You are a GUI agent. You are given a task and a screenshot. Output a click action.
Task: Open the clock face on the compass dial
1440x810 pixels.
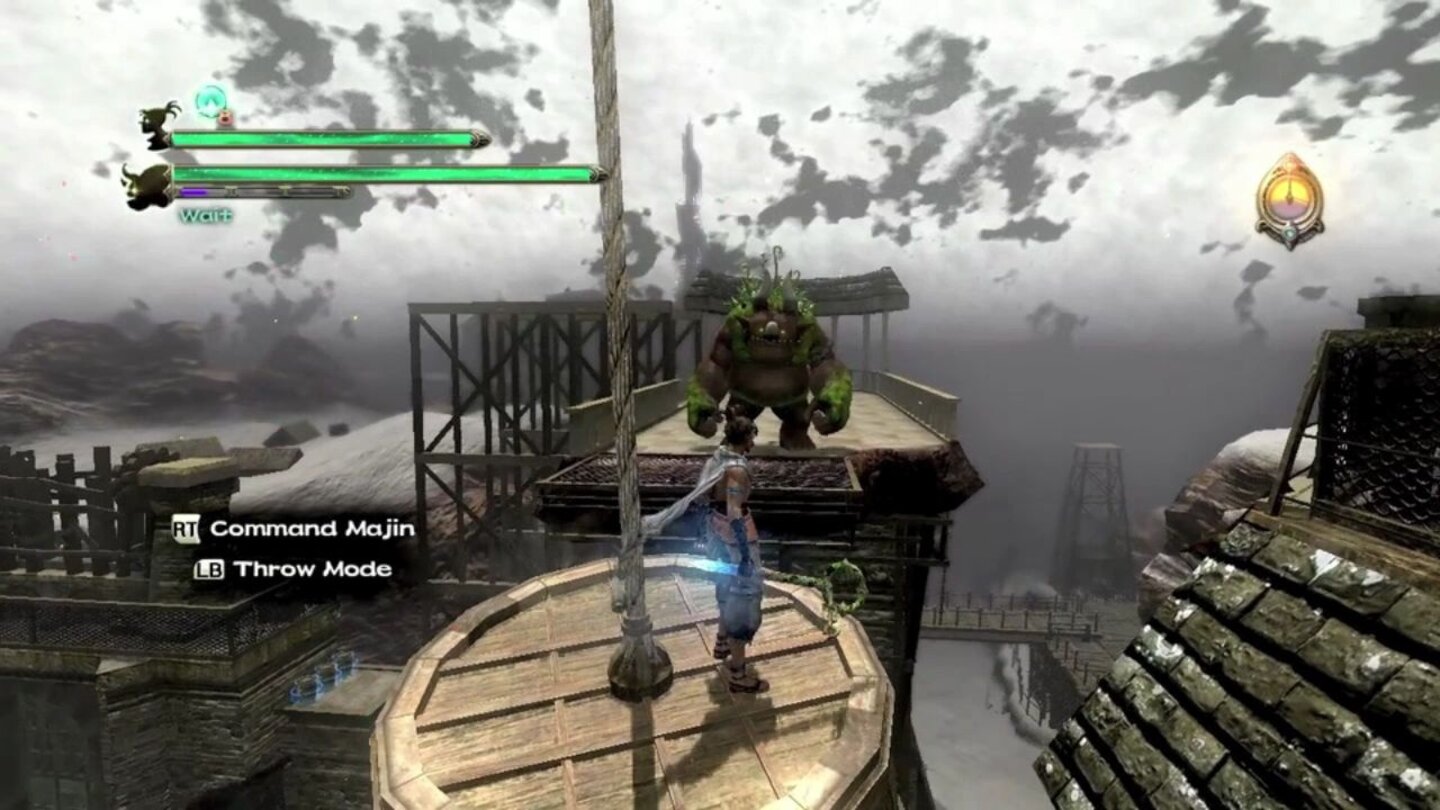[1291, 195]
